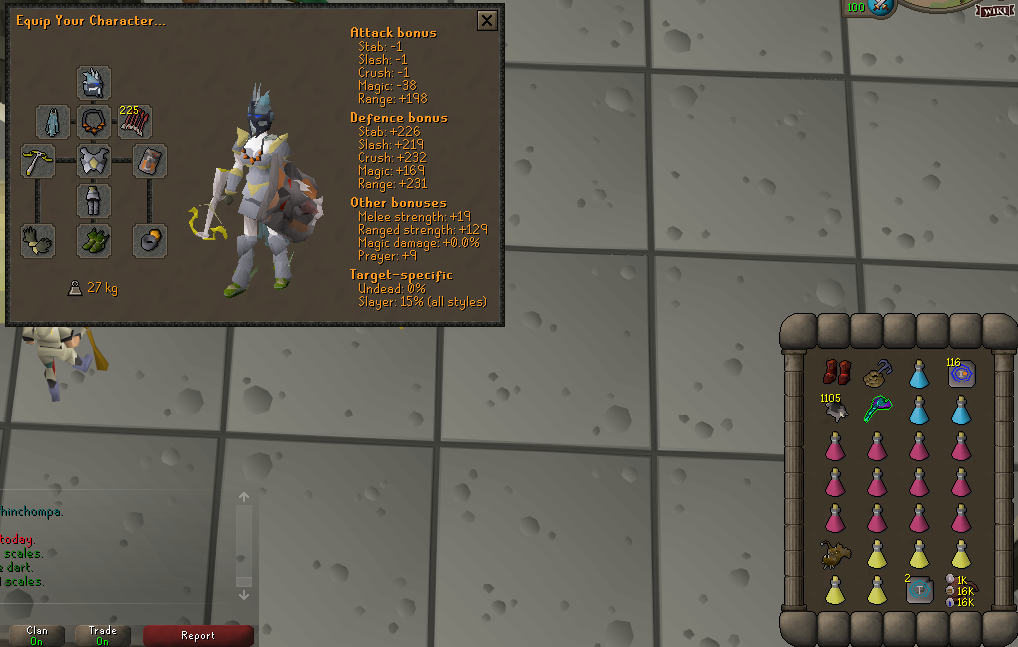The height and width of the screenshot is (647, 1018).
Task: Choose the ammo slot with 225 bolts
Action: click(135, 122)
